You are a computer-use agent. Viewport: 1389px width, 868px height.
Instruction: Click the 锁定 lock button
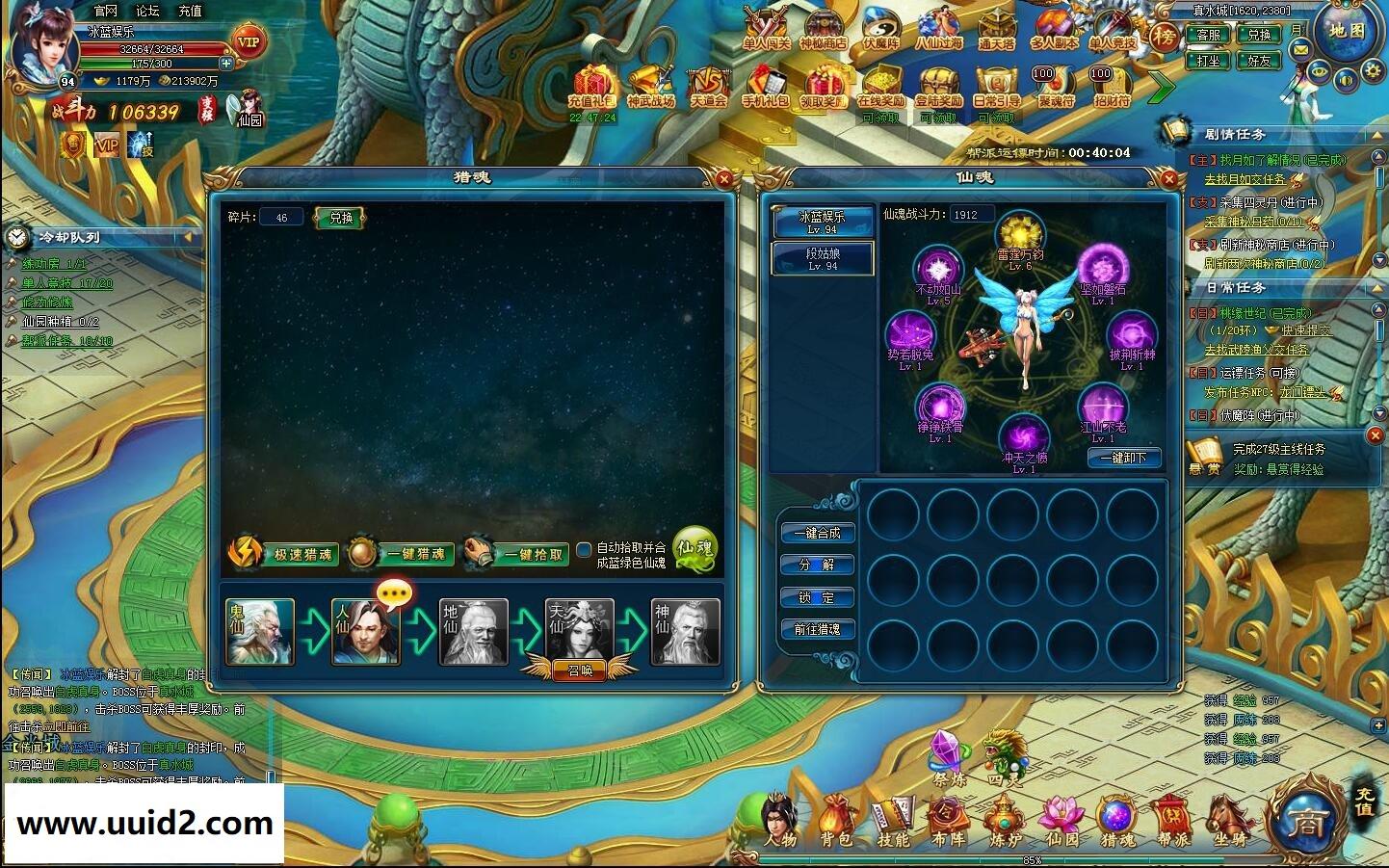pyautogui.click(x=817, y=597)
